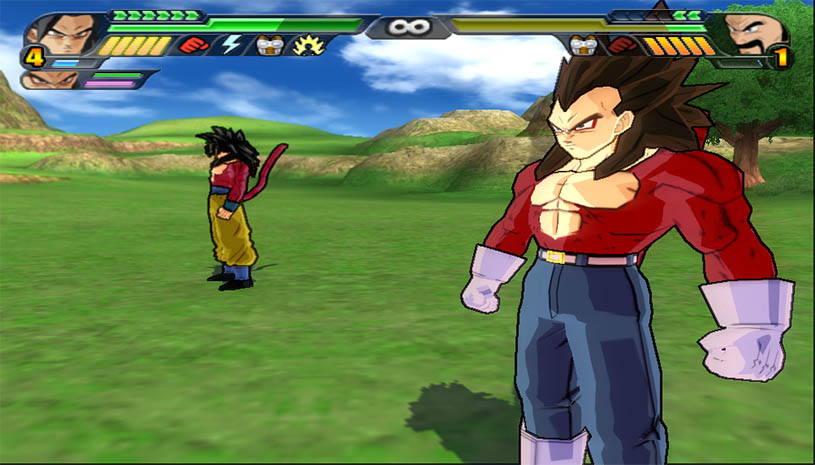Click the reserve teammate portrait under Goku

pos(40,79)
